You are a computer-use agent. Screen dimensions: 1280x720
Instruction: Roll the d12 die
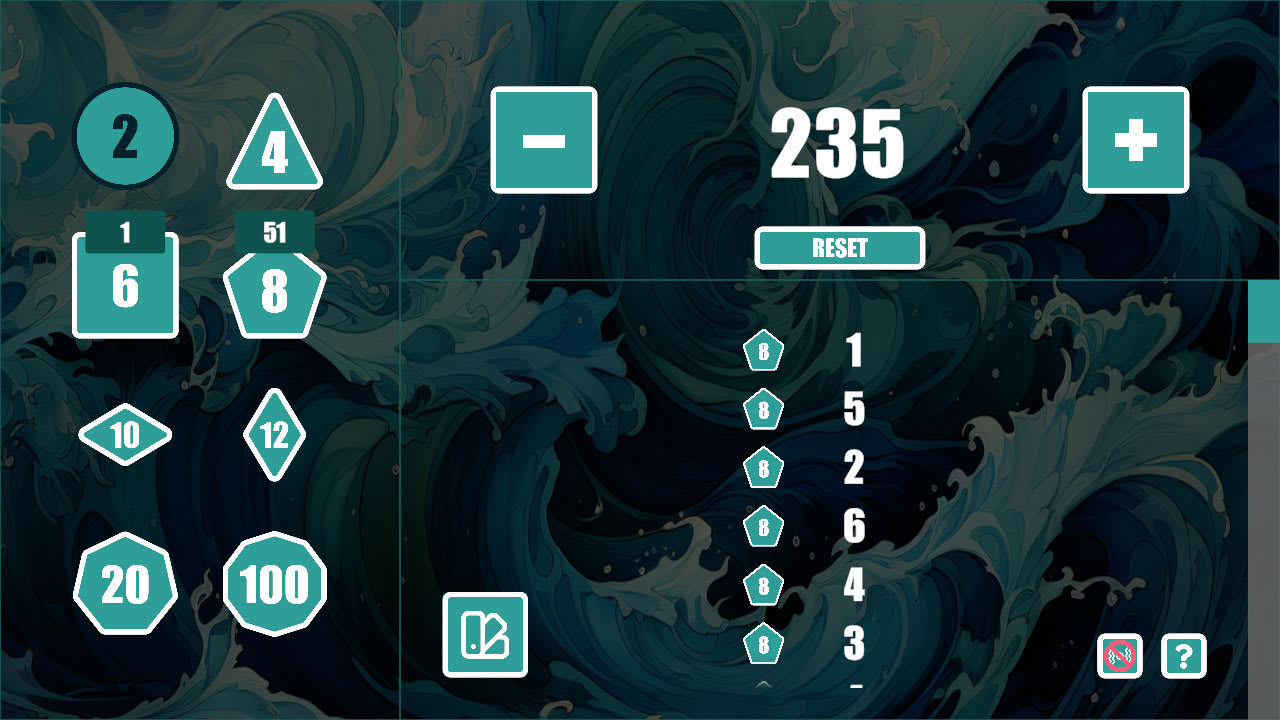click(274, 434)
